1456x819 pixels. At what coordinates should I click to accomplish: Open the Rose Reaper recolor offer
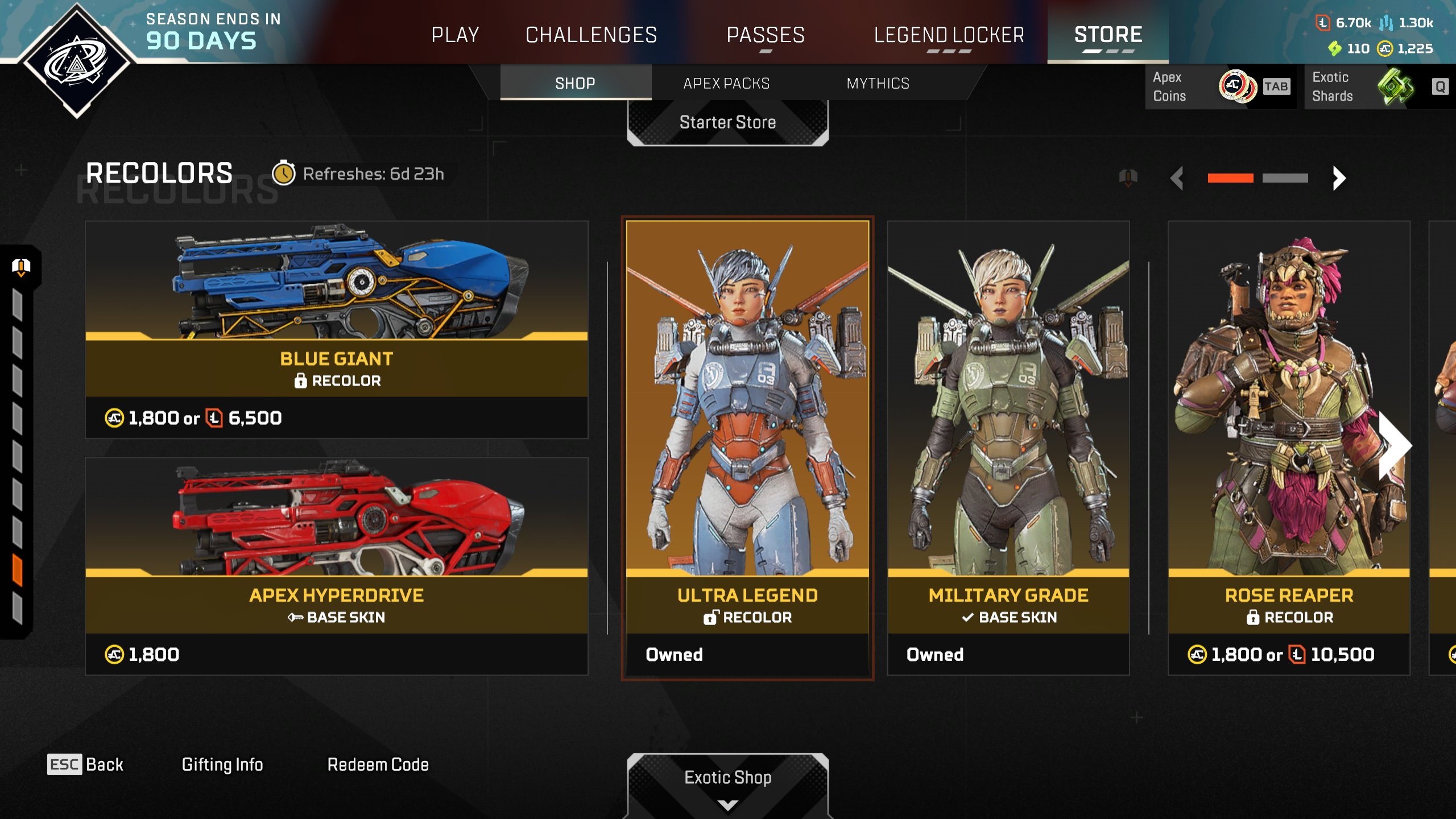tap(1289, 447)
